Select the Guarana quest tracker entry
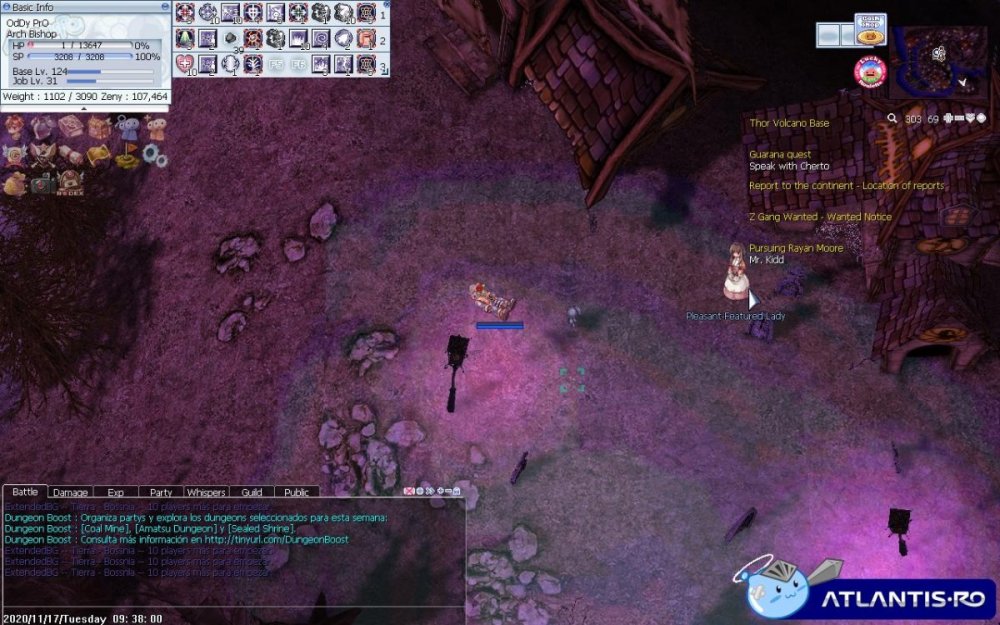Screen dimensions: 1000x625 [780, 155]
